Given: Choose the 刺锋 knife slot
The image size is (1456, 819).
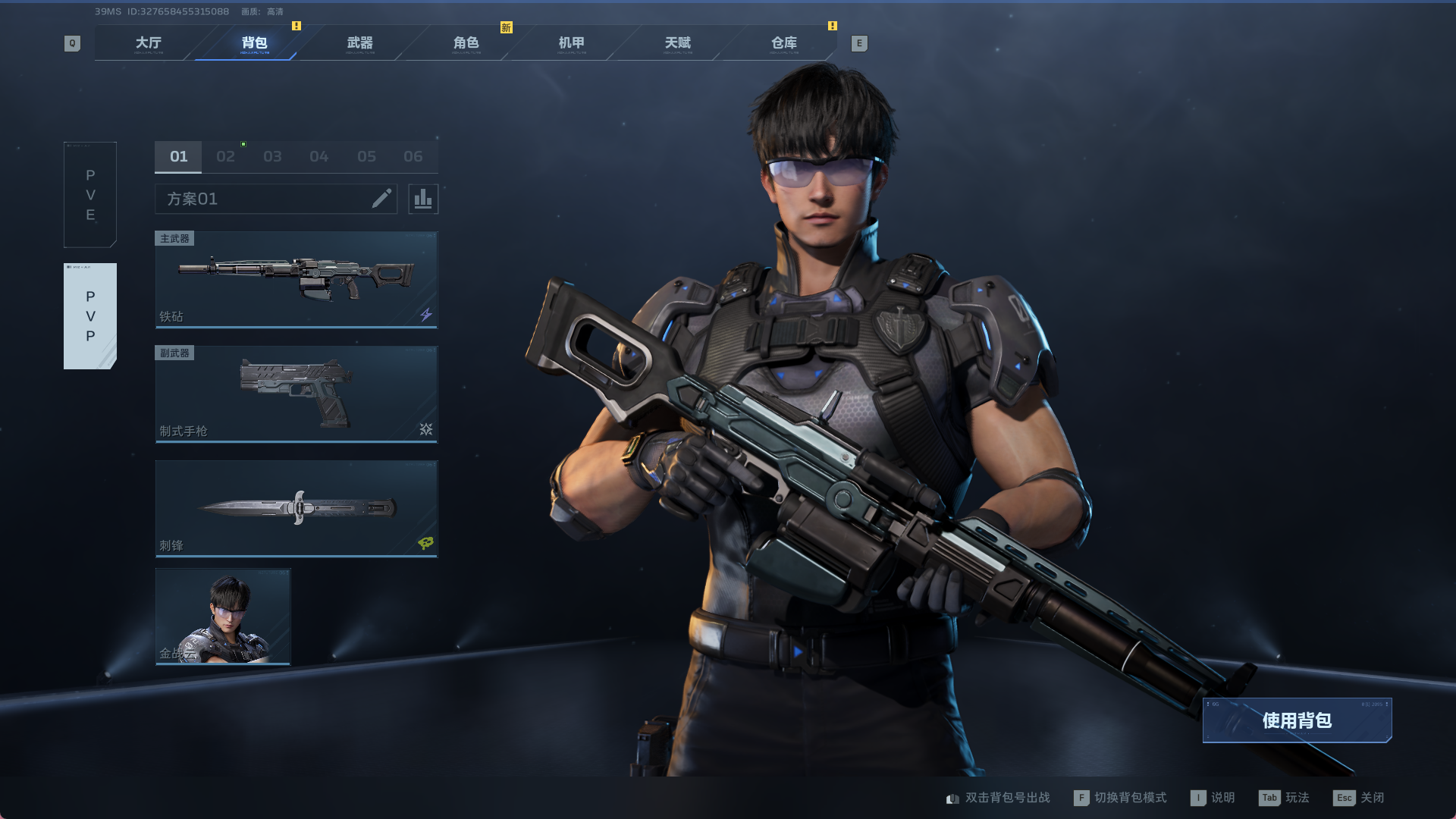Looking at the screenshot, I should [297, 509].
